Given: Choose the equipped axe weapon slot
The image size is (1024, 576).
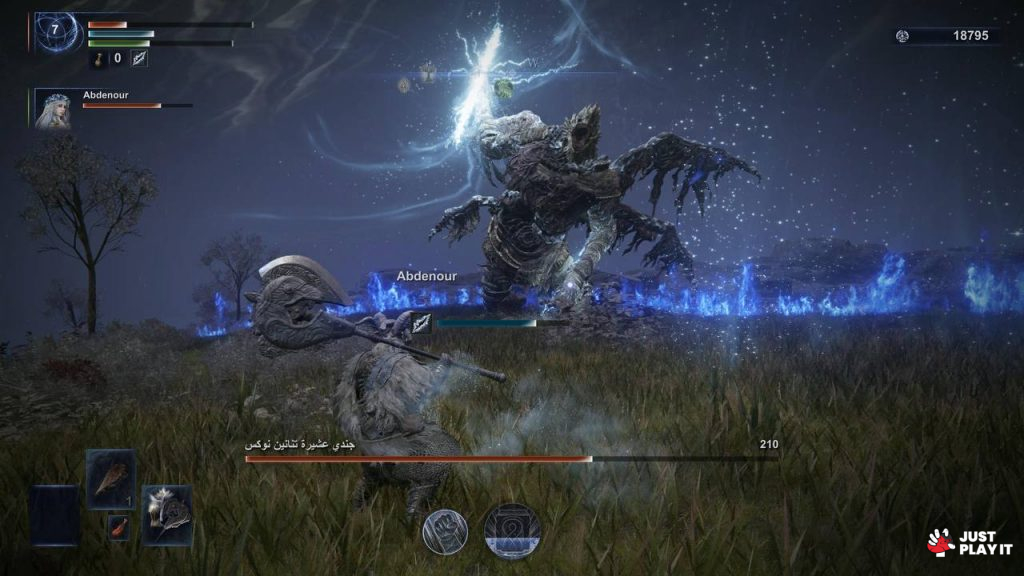Looking at the screenshot, I should pyautogui.click(x=166, y=515).
